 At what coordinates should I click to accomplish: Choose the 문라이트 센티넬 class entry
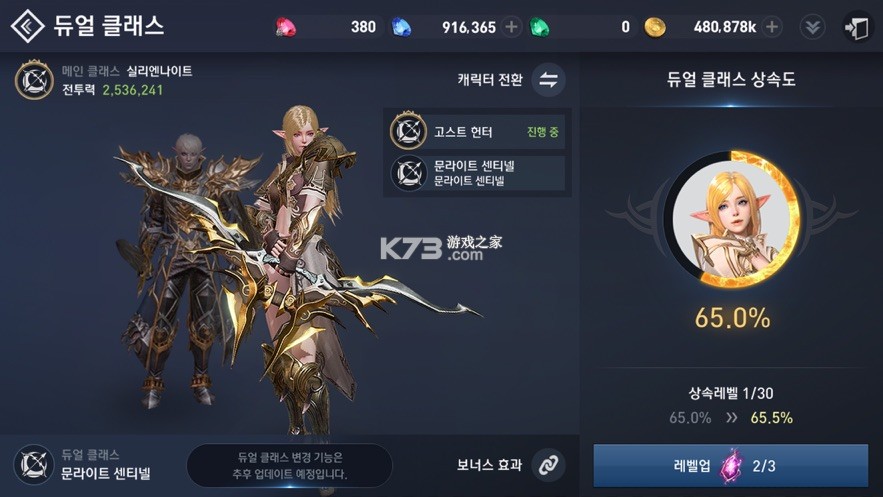(x=477, y=173)
